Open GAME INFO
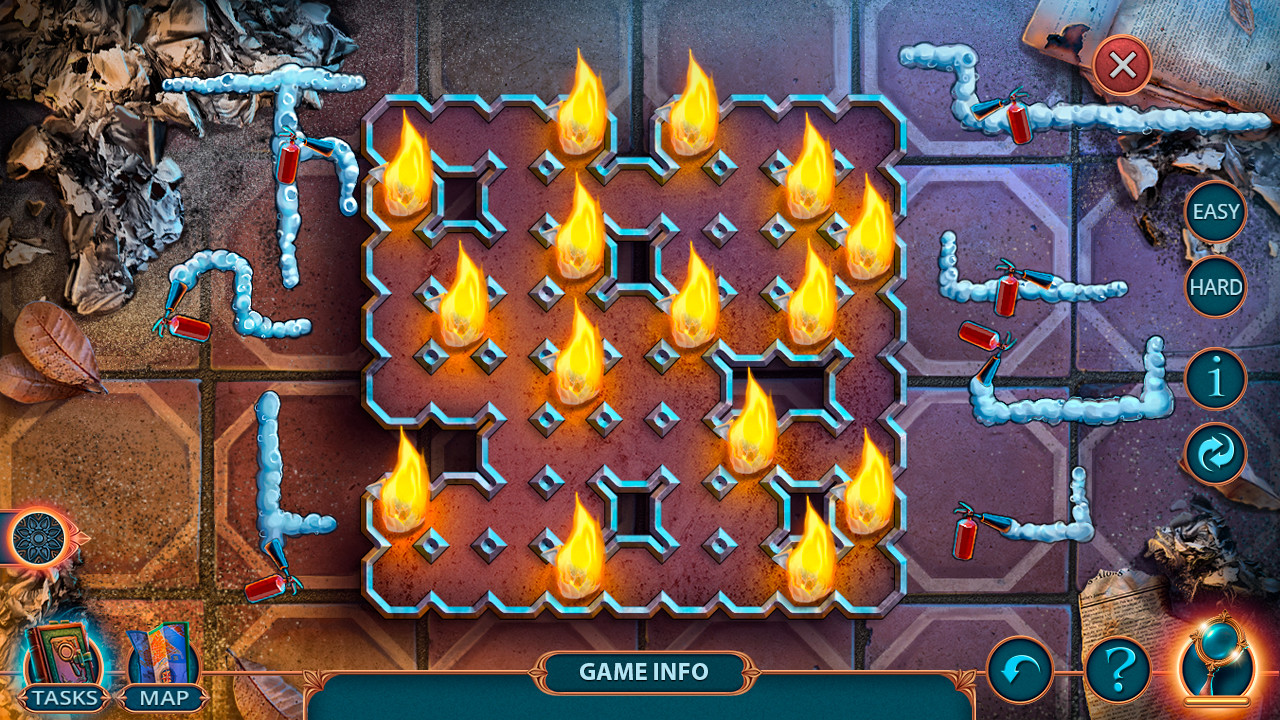Viewport: 1280px width, 720px height. [643, 672]
